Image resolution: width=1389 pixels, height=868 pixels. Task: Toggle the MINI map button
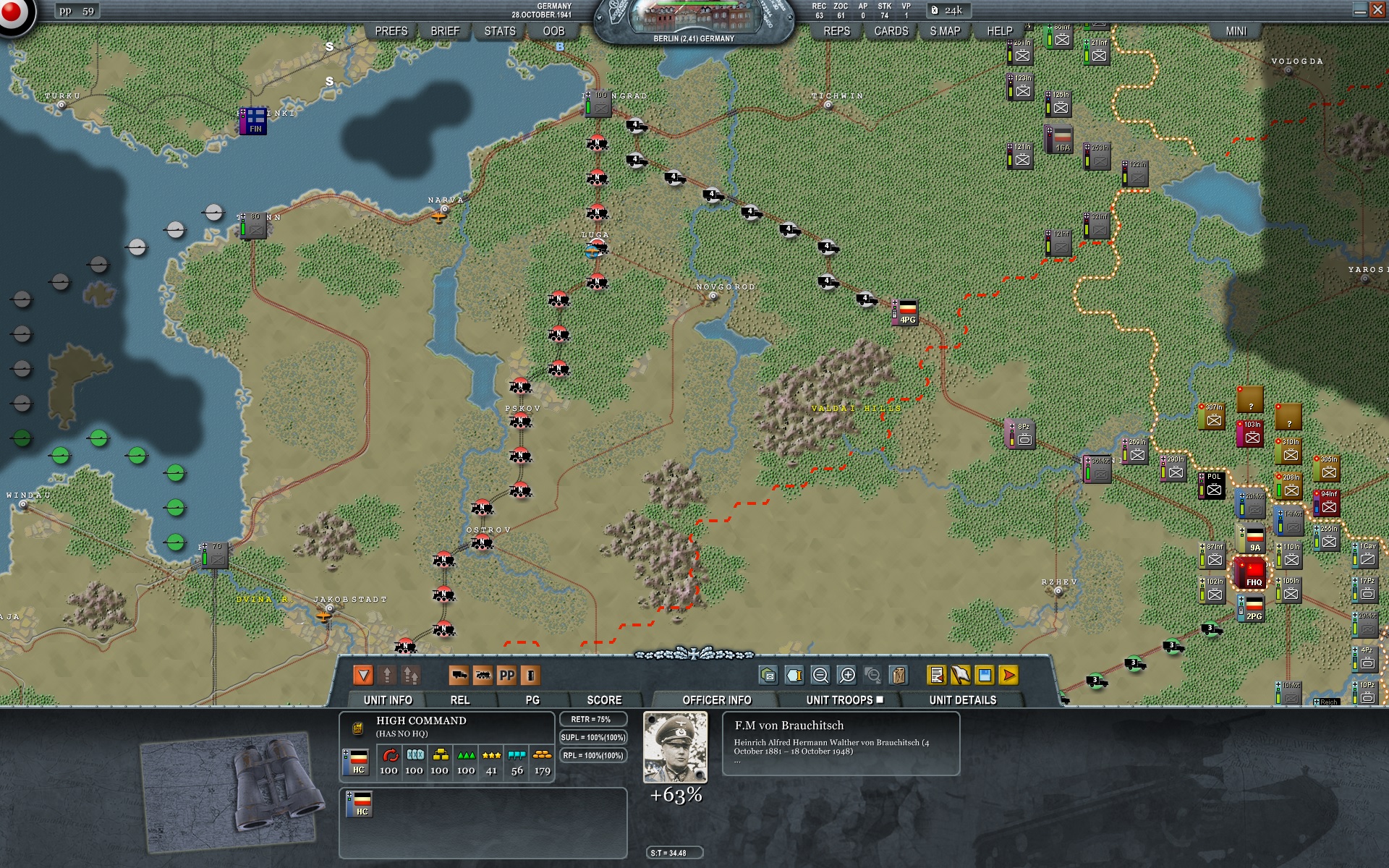pos(1236,31)
